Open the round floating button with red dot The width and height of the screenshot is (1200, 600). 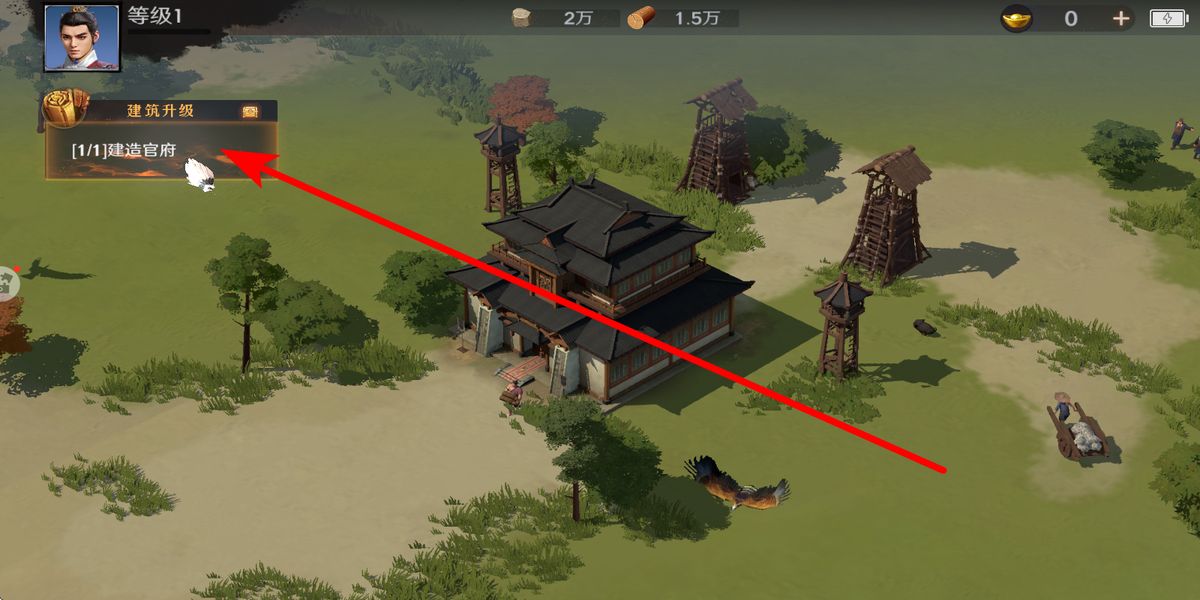point(6,282)
